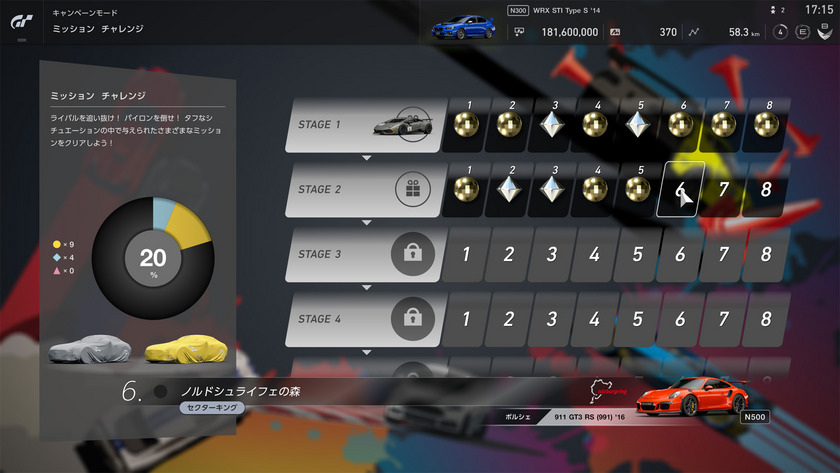Select Stage 2 mission 1 gold trophy
This screenshot has width=840, height=473.
(464, 189)
